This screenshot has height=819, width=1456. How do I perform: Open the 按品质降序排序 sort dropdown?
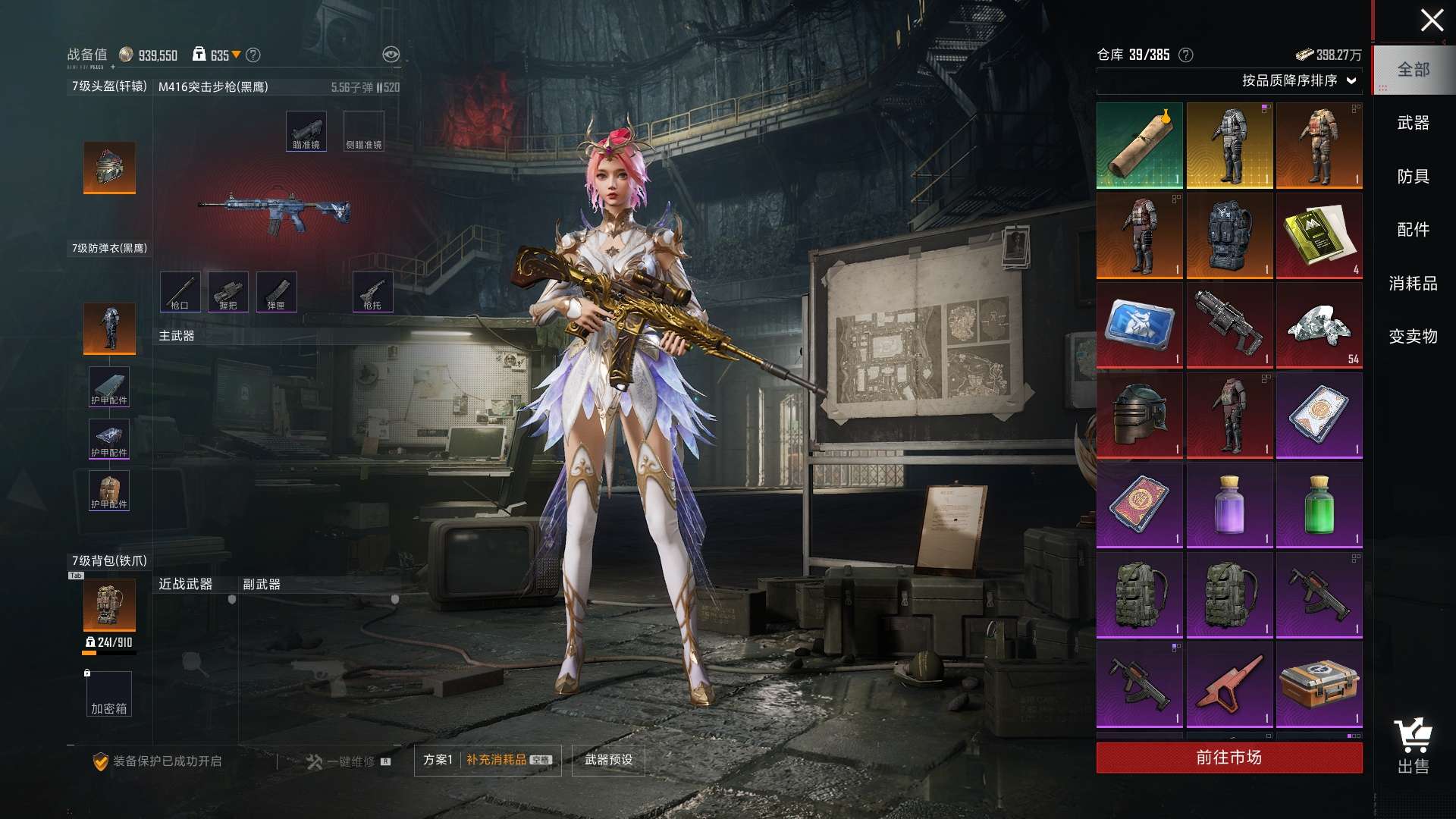pyautogui.click(x=1298, y=80)
